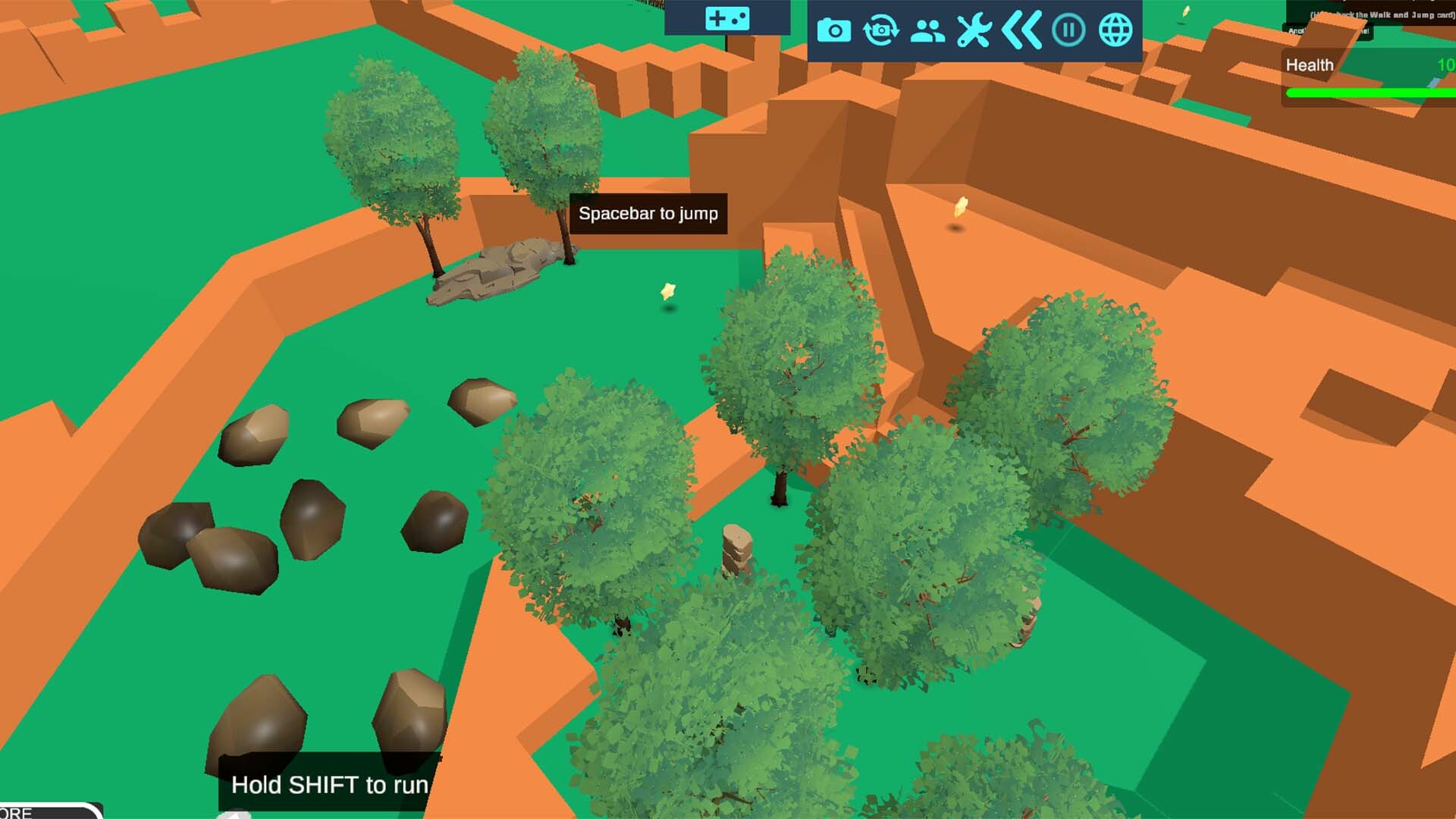This screenshot has width=1456, height=819.
Task: Open language options with the globe icon
Action: 1114,30
